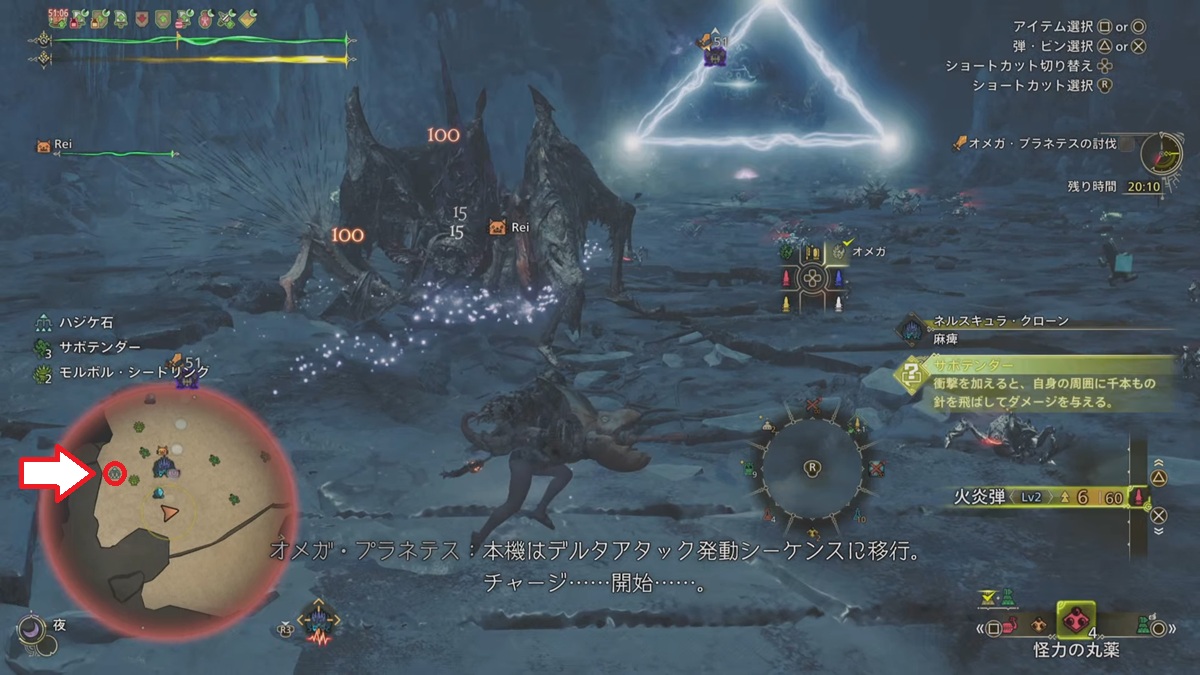Click the night time moon icon
Screen dimensions: 1200x675
[31, 629]
